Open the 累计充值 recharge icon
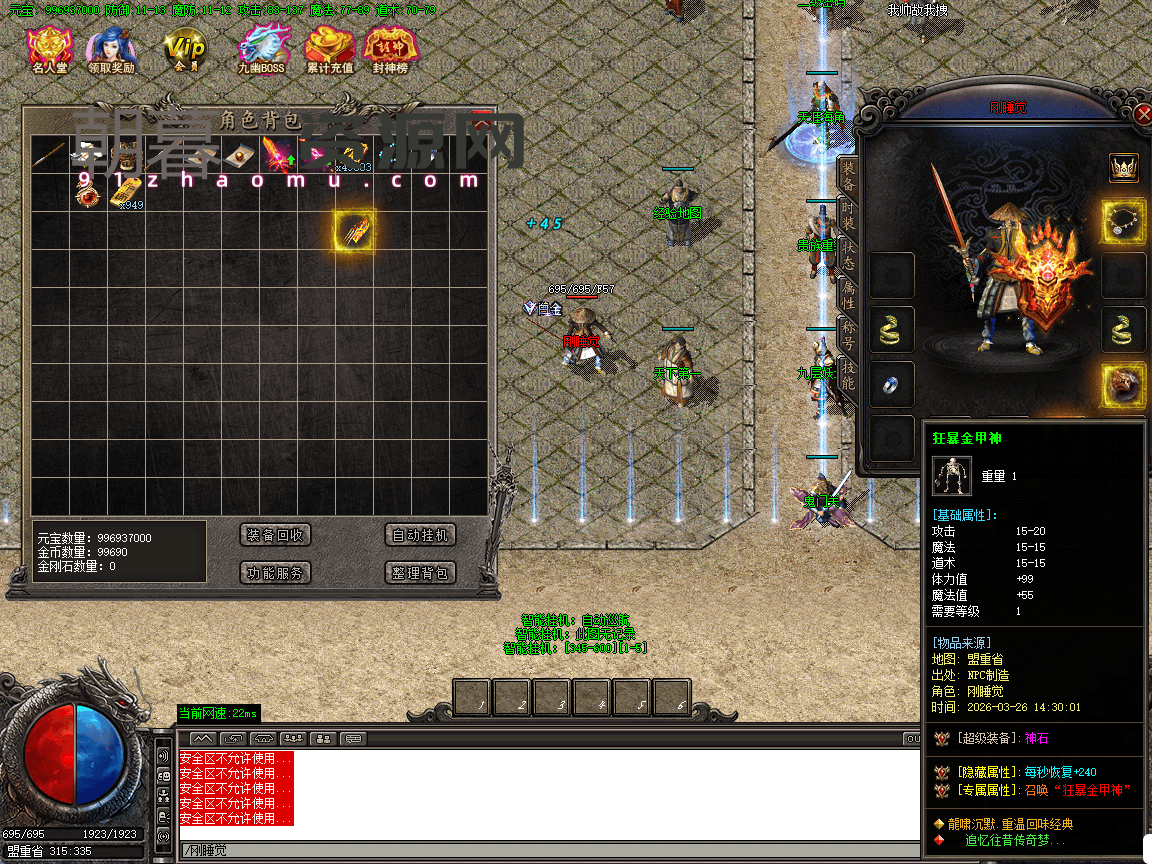This screenshot has width=1152, height=864. coord(329,49)
